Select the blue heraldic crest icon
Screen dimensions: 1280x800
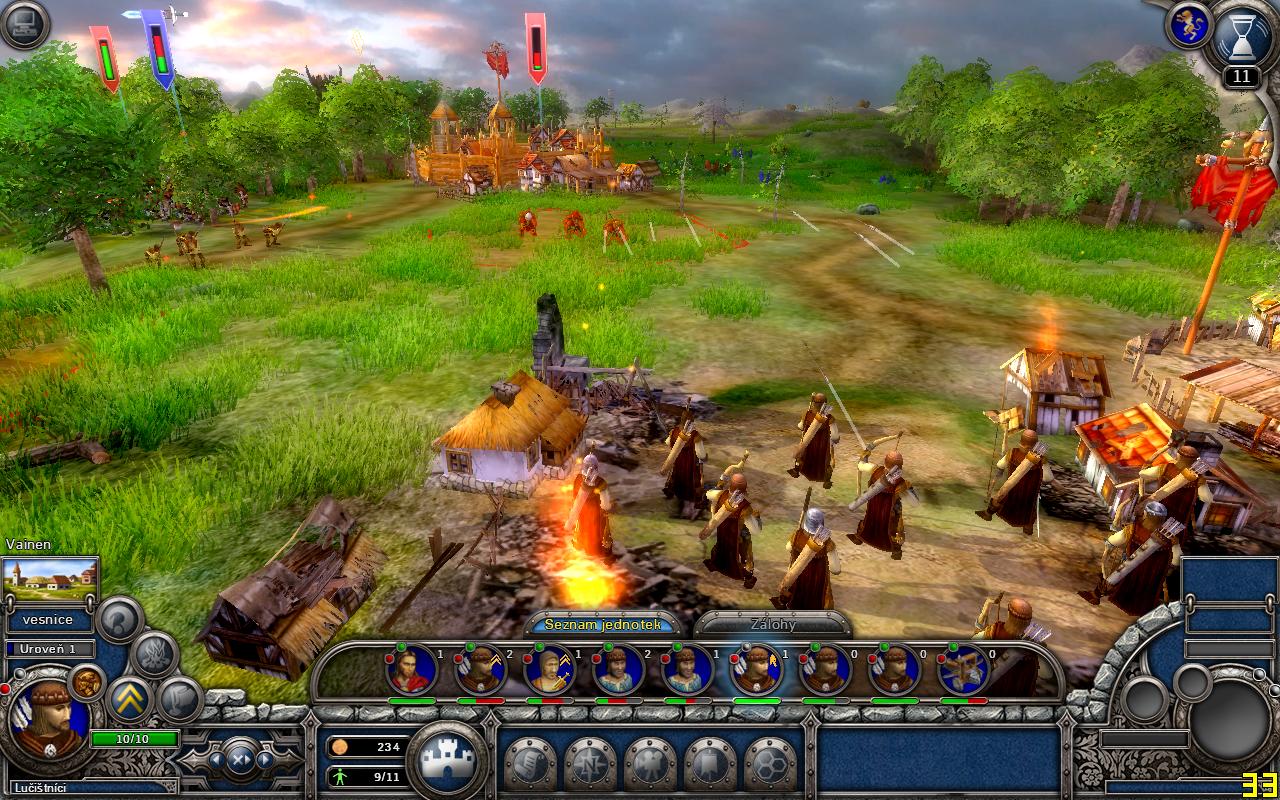1188,27
